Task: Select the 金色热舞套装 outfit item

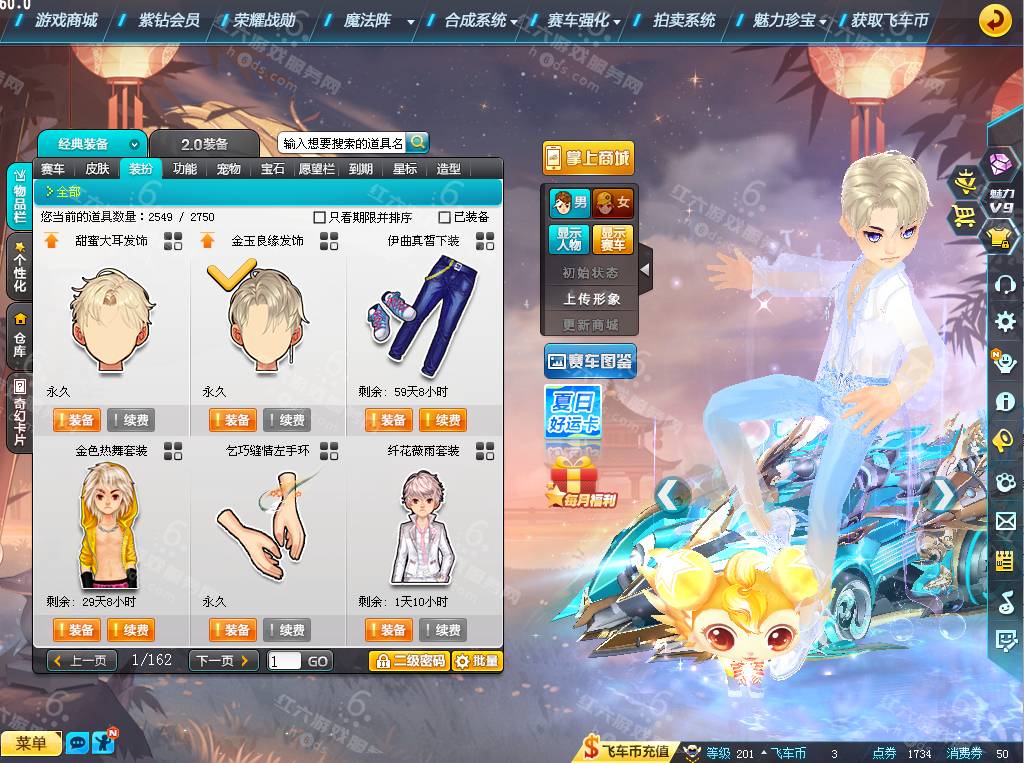Action: 111,525
